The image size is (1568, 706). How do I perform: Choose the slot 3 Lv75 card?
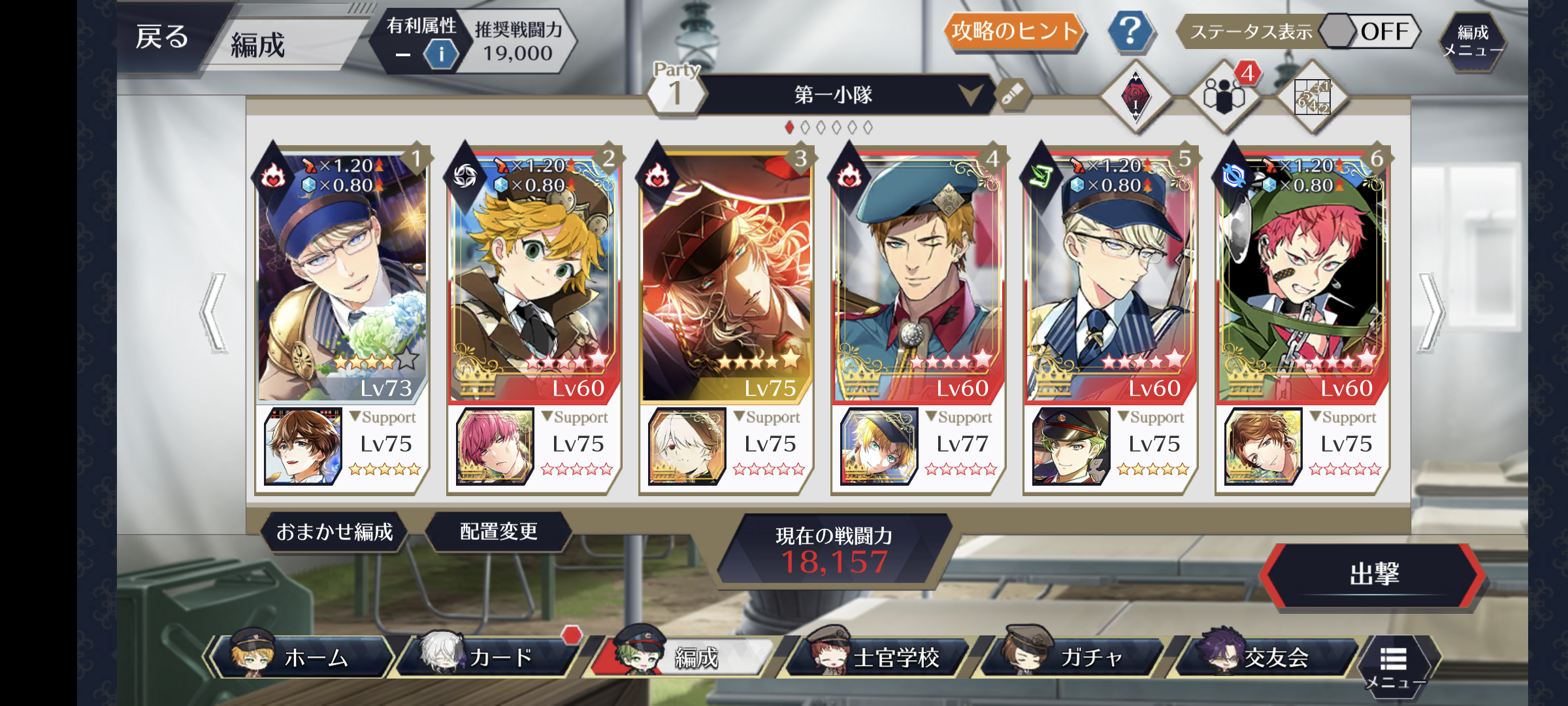726,275
